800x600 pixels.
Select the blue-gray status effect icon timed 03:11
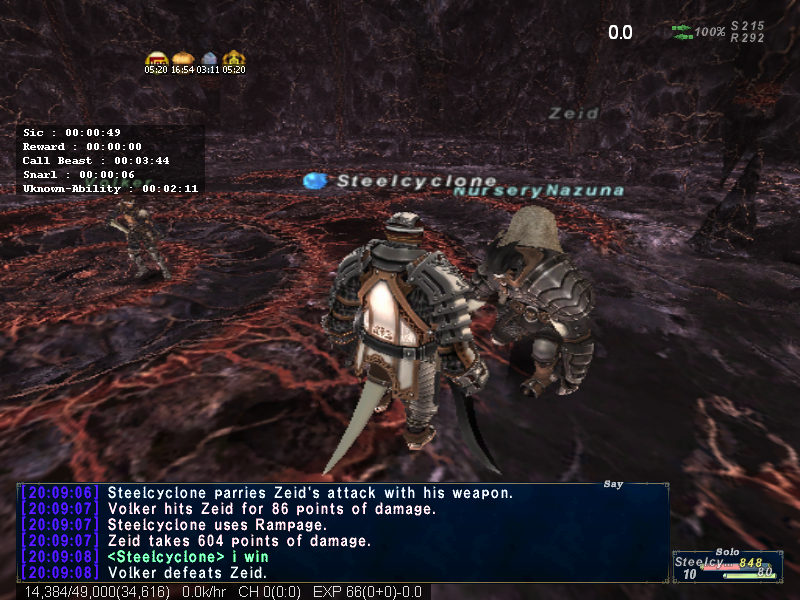[x=208, y=59]
